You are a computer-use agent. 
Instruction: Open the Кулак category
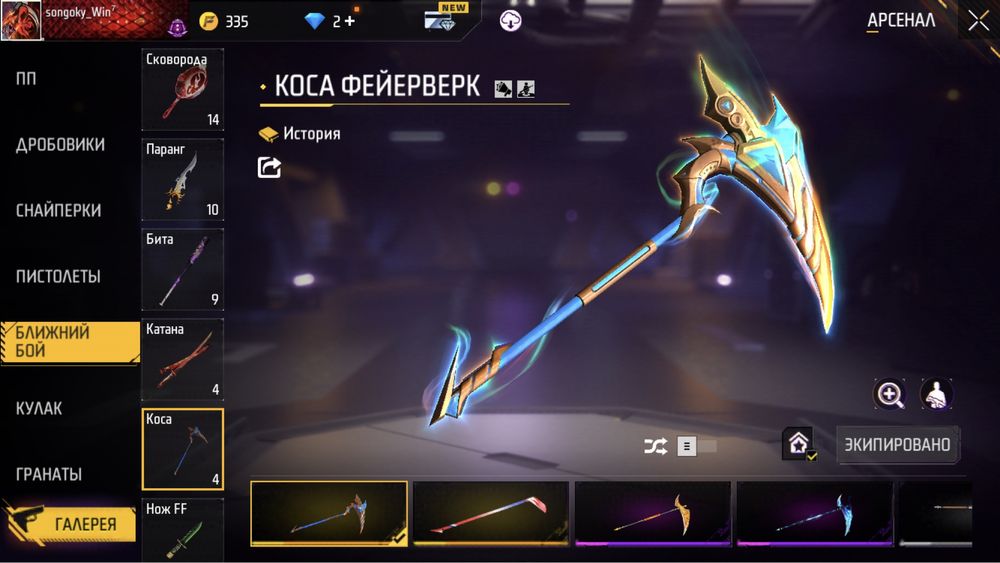click(39, 408)
